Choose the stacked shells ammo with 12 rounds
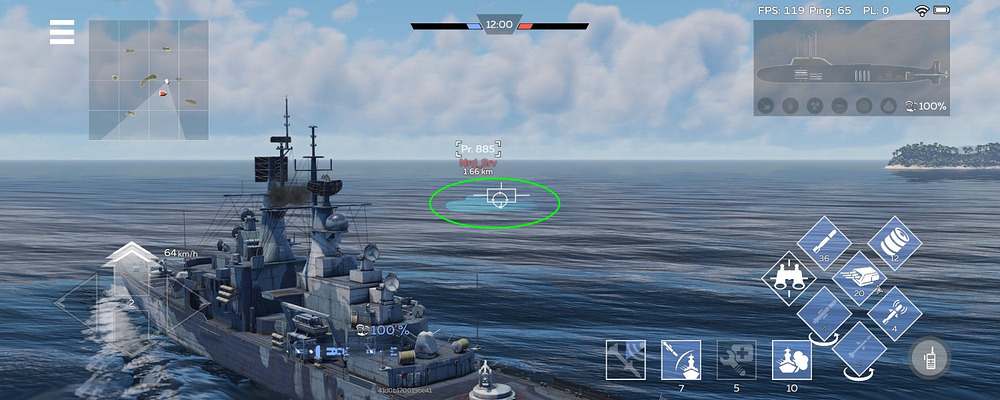 pyautogui.click(x=894, y=242)
